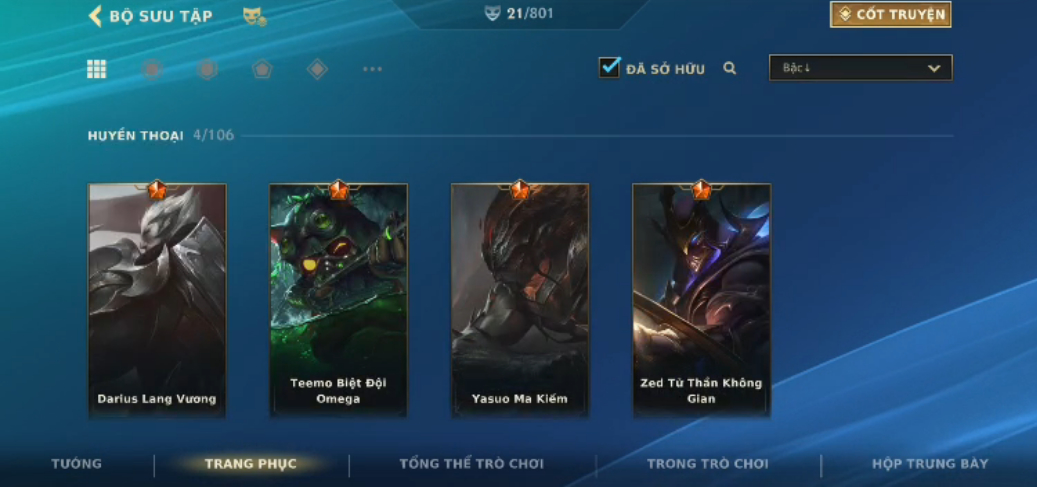Pick the Zed Tử Thần Không Gian skin

coord(701,299)
